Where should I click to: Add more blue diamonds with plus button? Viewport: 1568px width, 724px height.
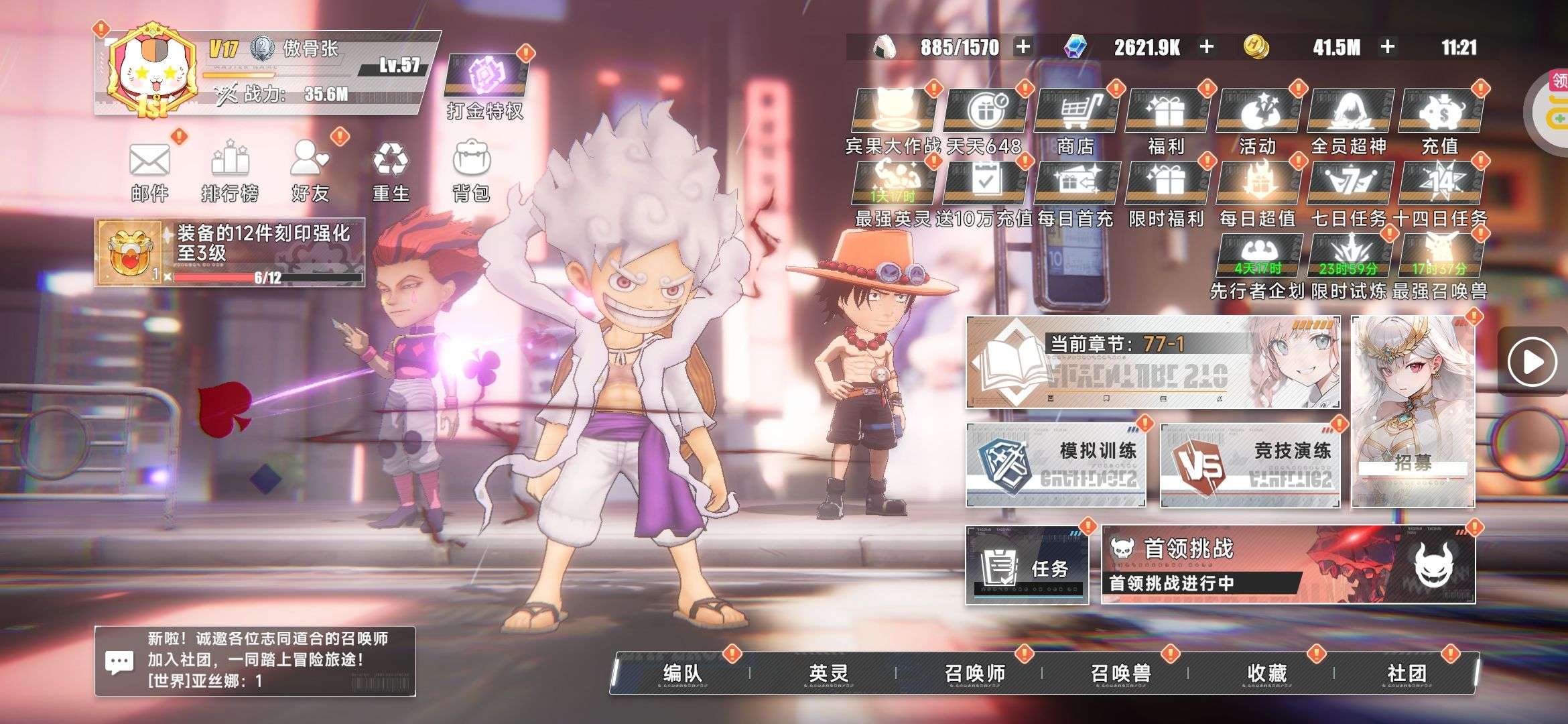click(1207, 47)
